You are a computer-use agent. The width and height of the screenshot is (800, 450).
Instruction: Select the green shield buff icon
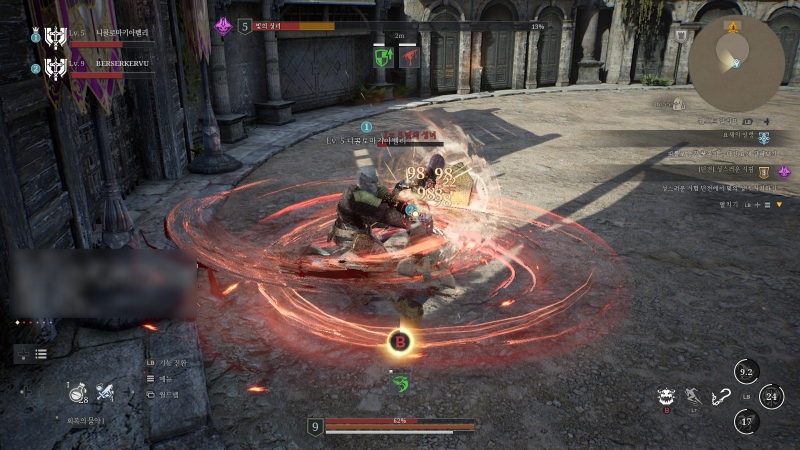coord(382,58)
